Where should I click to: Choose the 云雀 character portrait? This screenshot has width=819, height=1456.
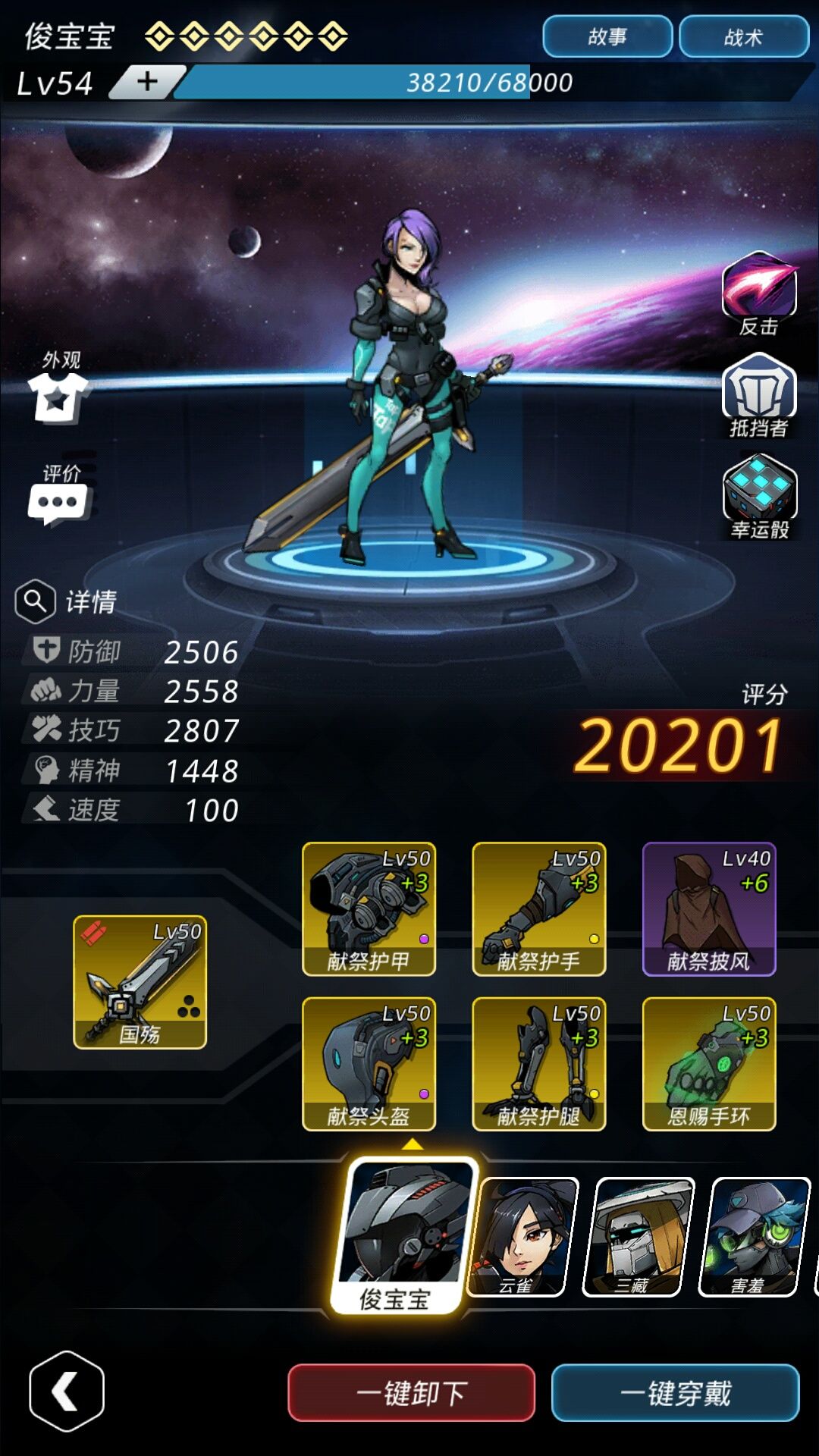tap(522, 1236)
